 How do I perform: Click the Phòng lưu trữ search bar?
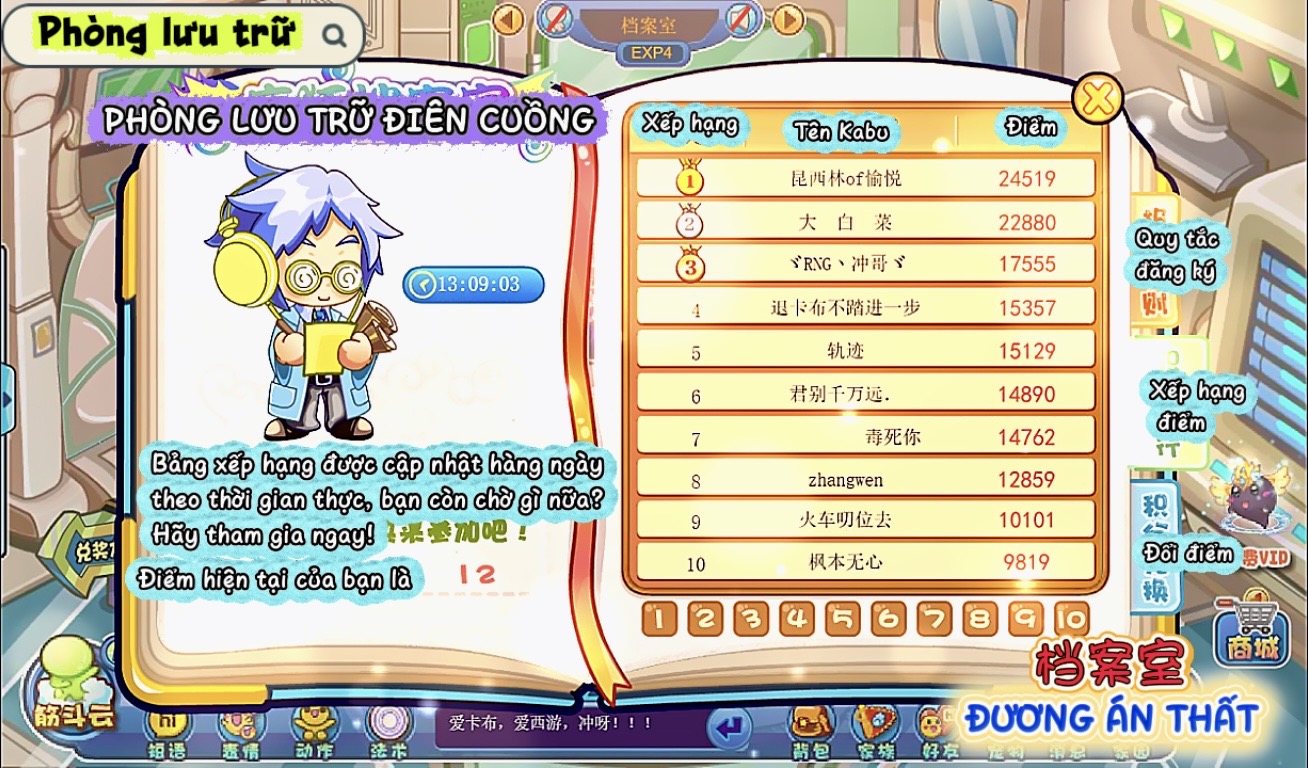[x=183, y=35]
